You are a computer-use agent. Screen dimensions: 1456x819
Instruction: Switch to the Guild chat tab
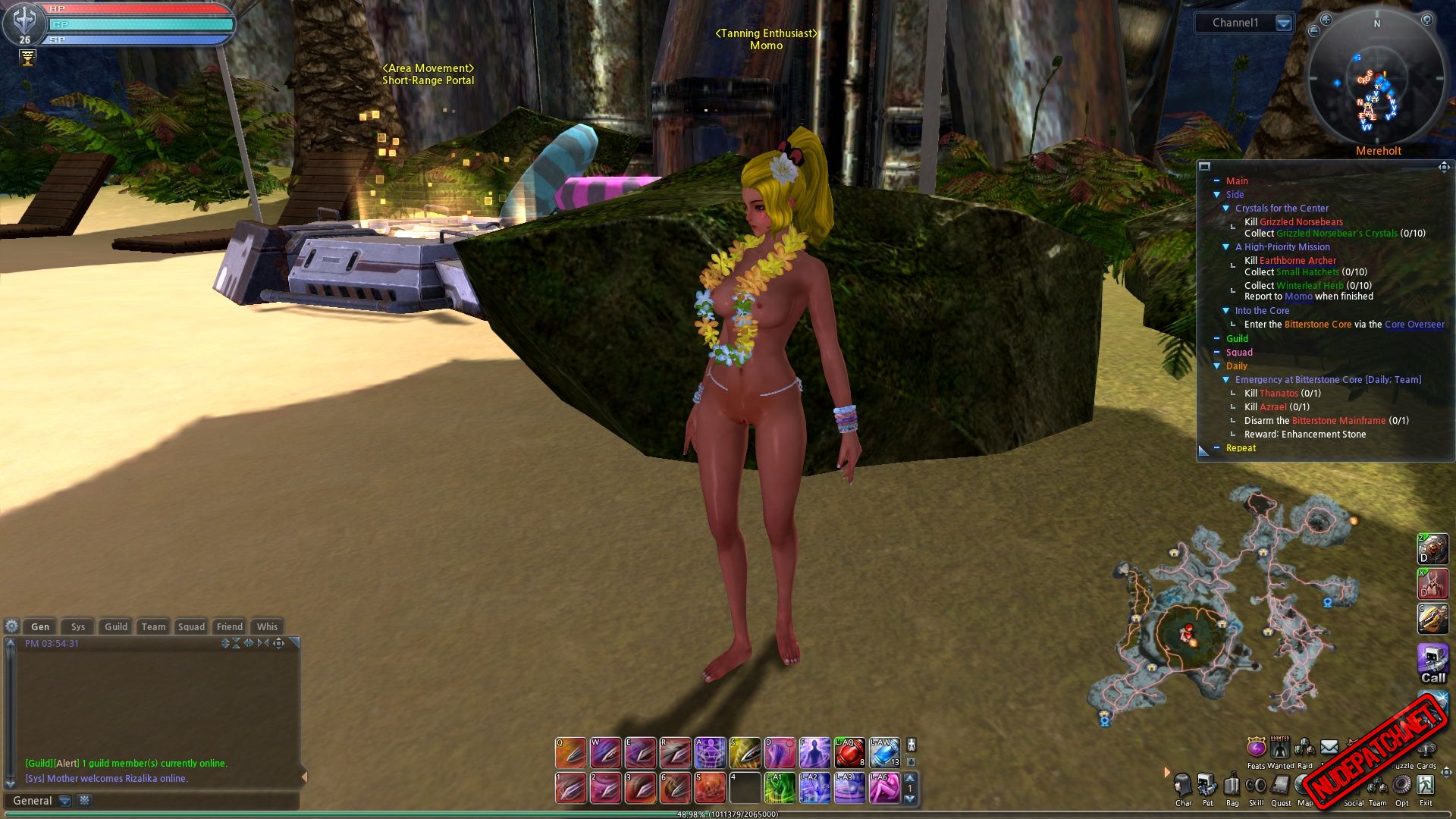click(116, 626)
